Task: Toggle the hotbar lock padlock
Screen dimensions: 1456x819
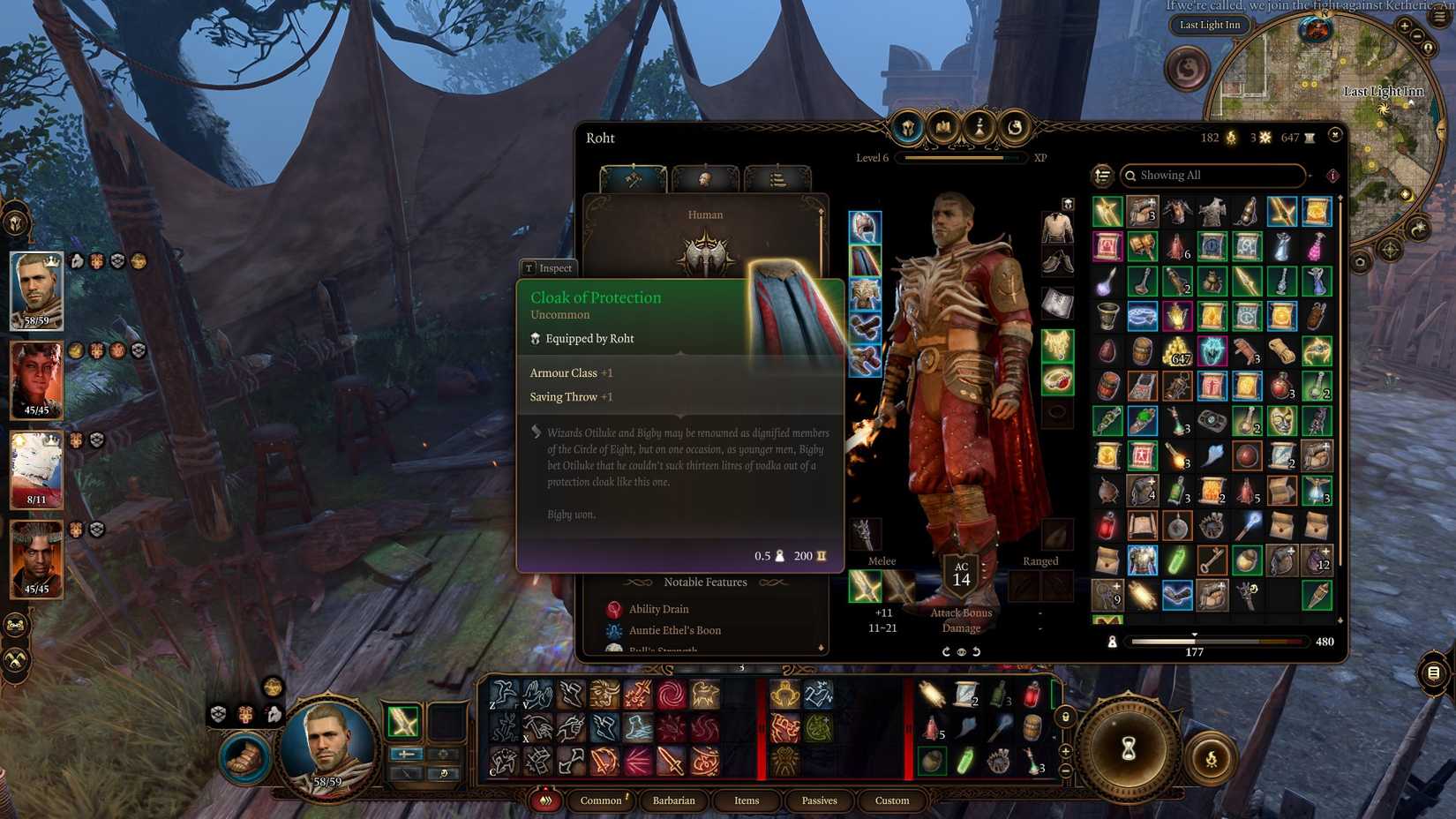Action: 1065,715
